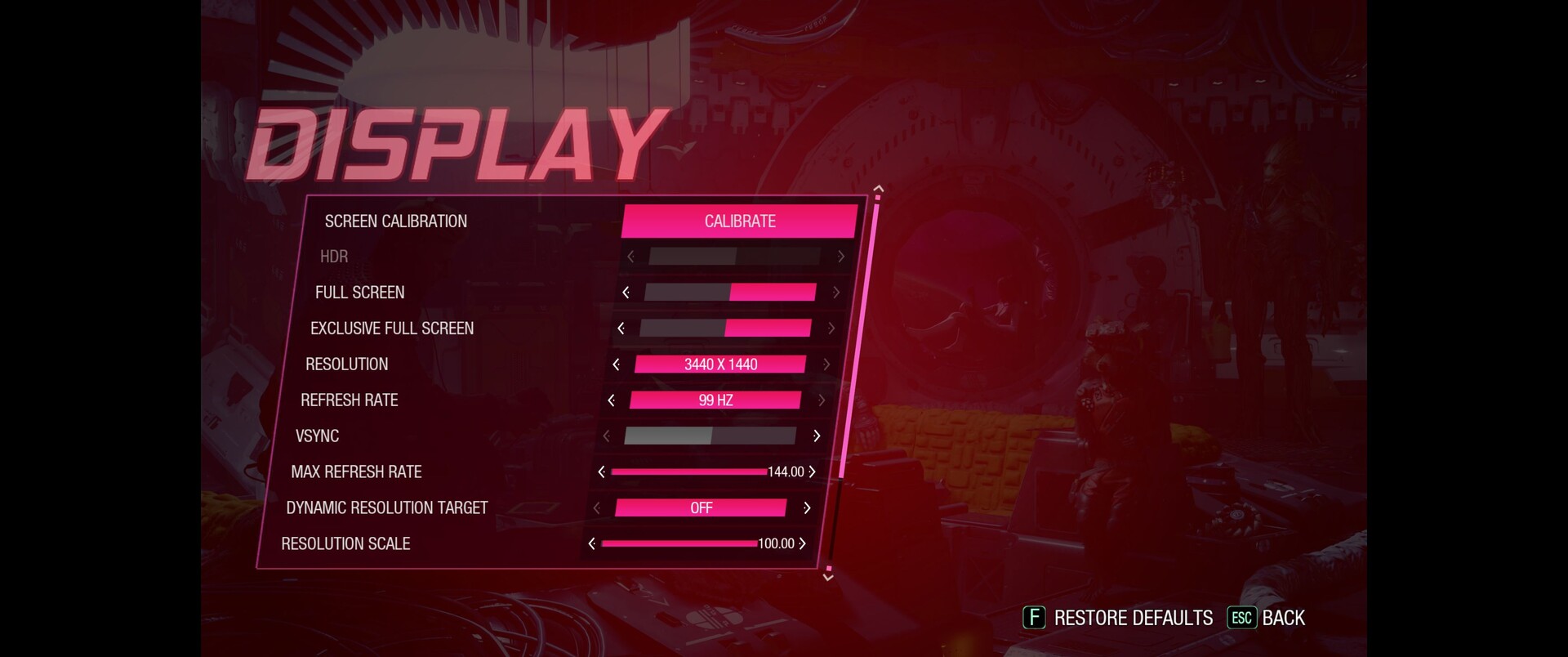Click the Calibrate button
1568x657 pixels.
(740, 221)
